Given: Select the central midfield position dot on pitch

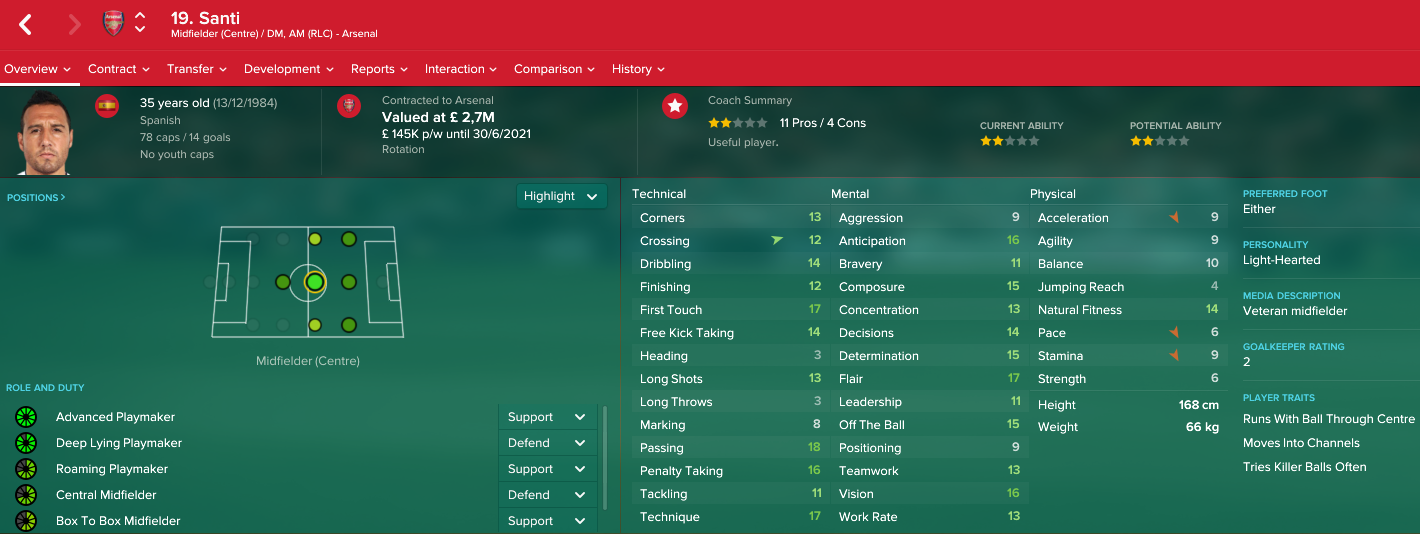Looking at the screenshot, I should click(315, 283).
